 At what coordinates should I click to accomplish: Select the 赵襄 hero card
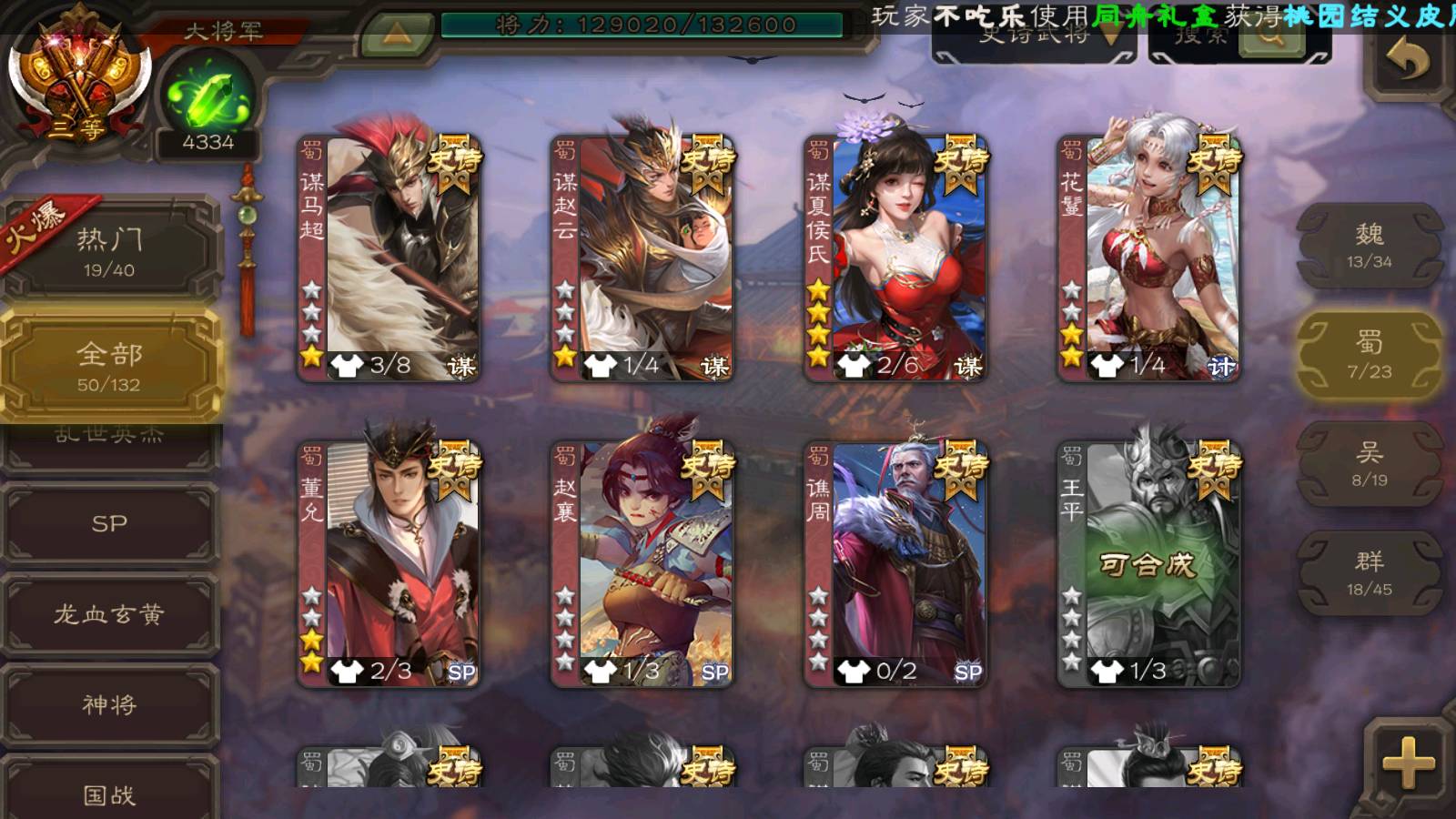click(x=643, y=564)
